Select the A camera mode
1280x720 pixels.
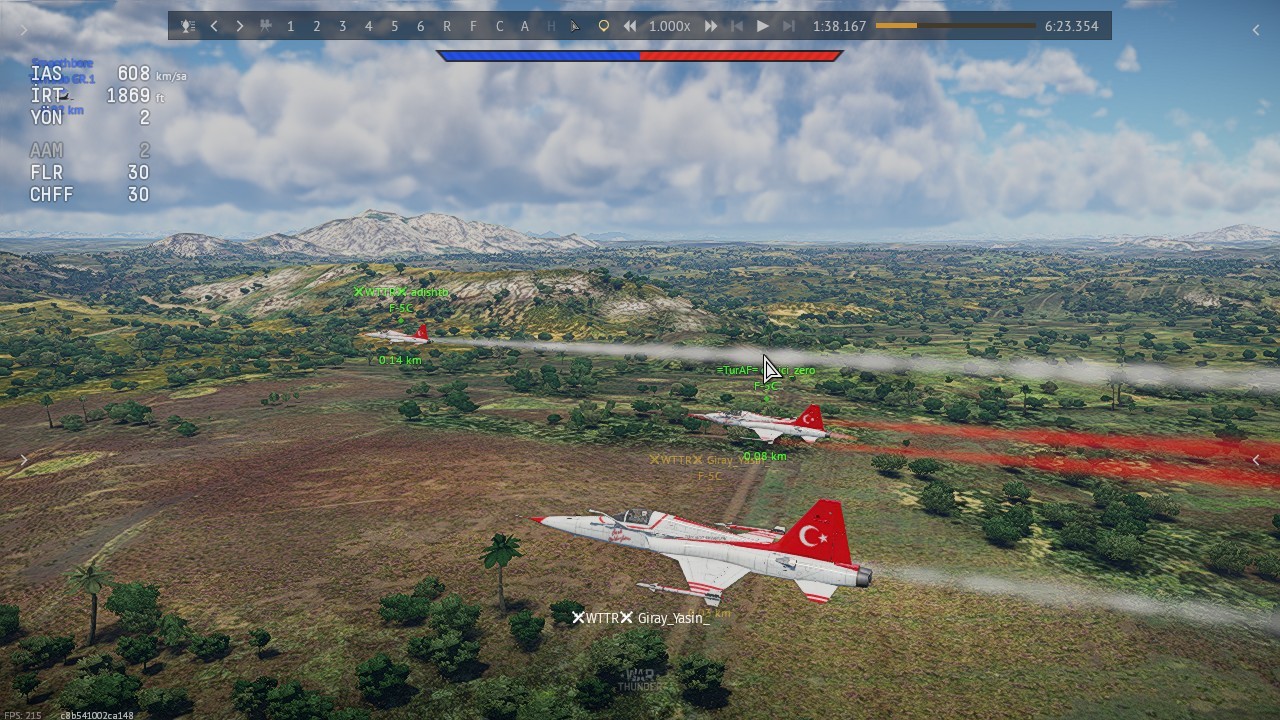(x=525, y=26)
